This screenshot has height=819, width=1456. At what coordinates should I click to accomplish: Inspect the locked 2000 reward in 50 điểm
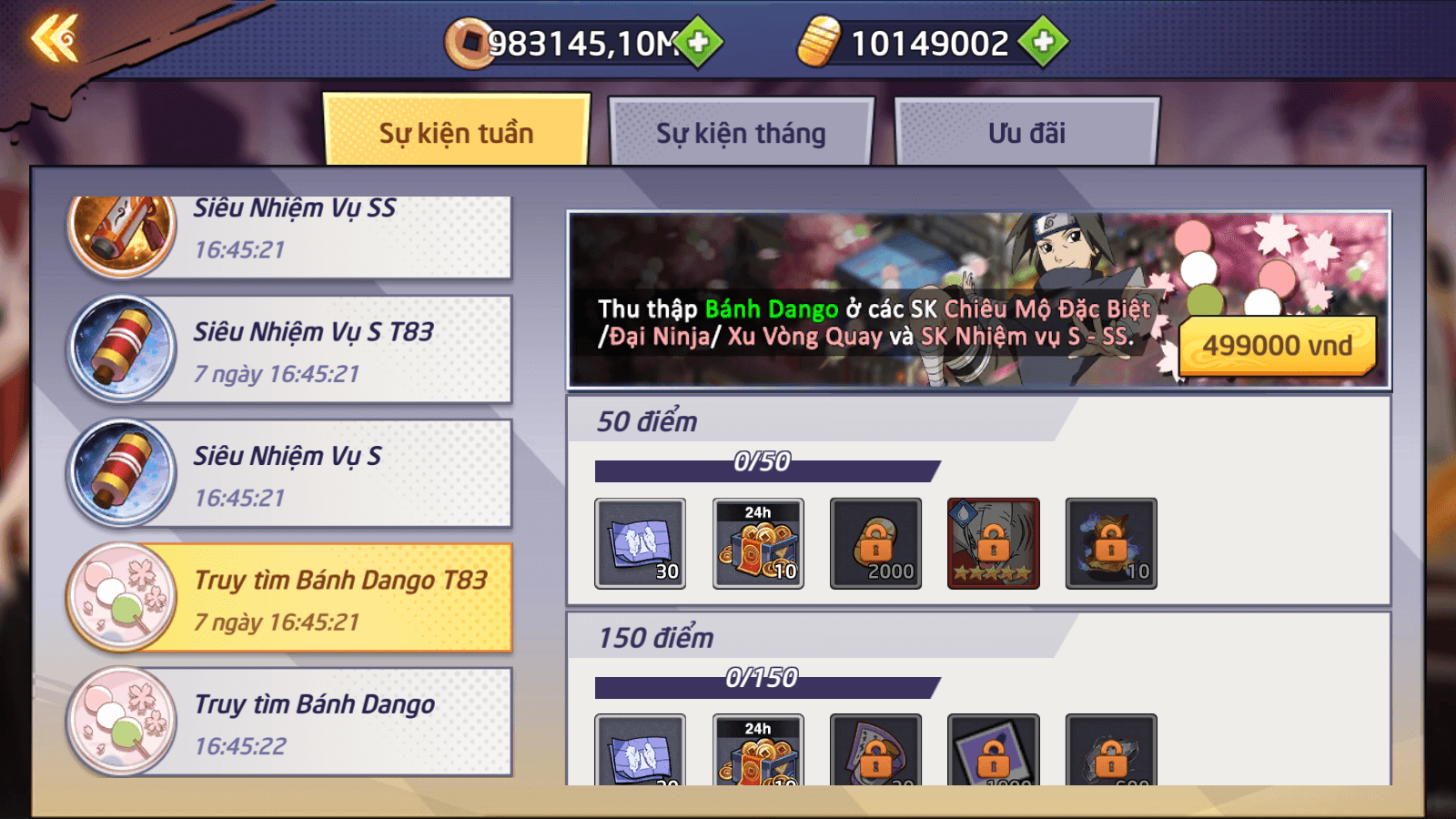pos(875,543)
